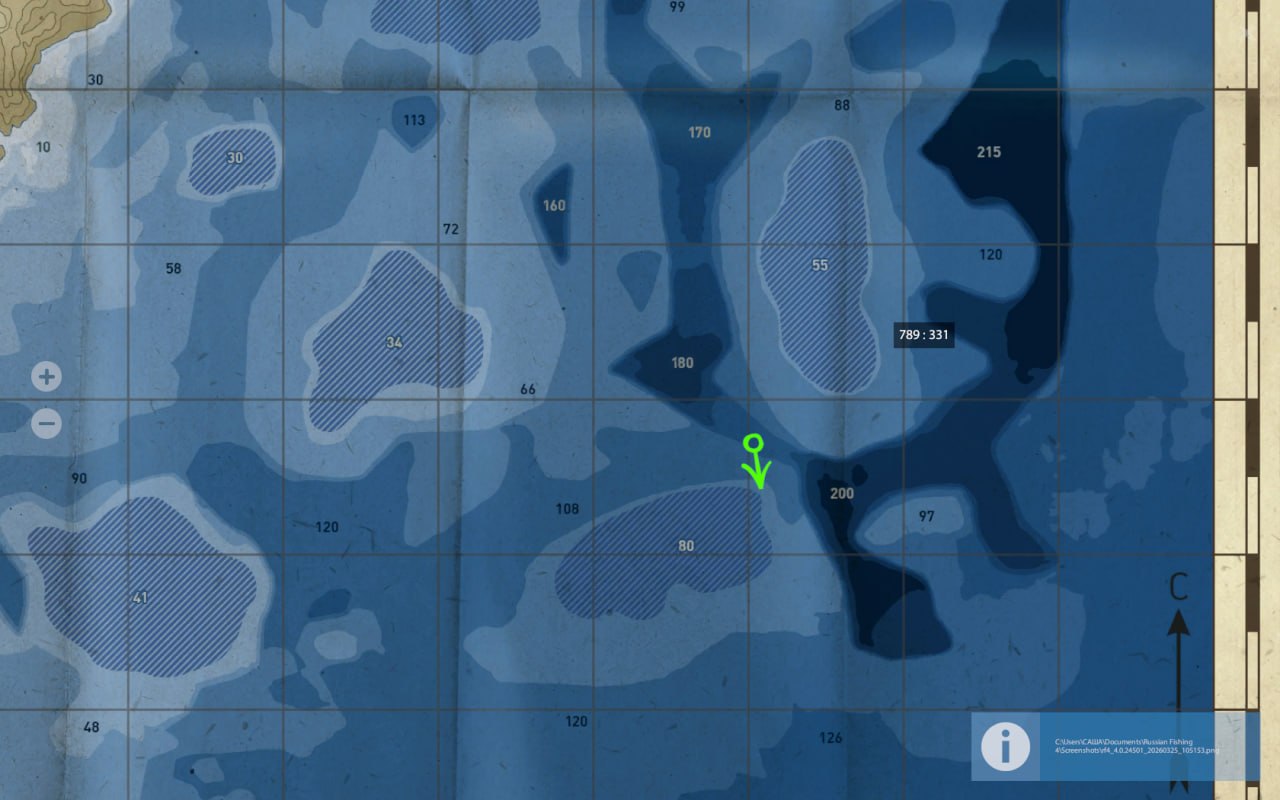The width and height of the screenshot is (1280, 800).
Task: Select the hatched shoal marked 80
Action: click(x=686, y=546)
